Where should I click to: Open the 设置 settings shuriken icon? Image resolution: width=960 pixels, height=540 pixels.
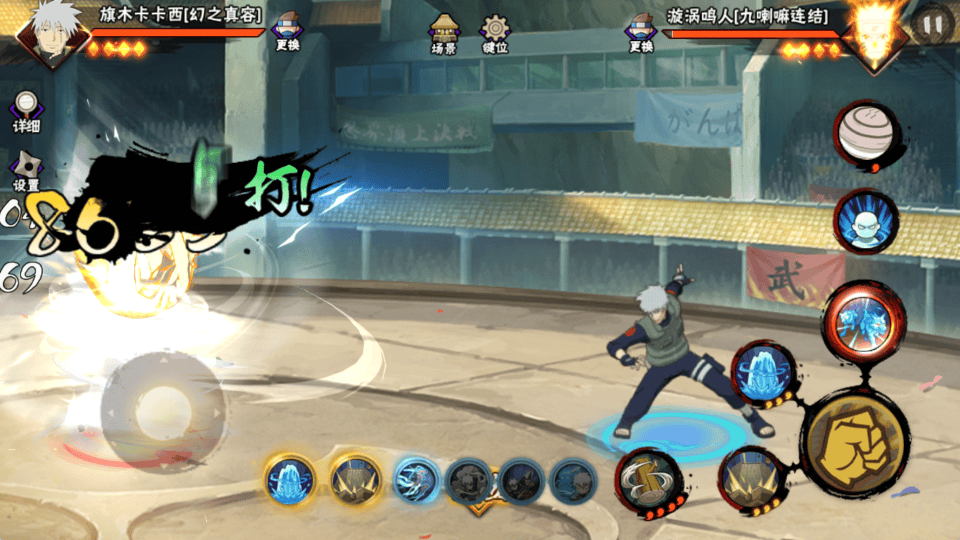click(26, 170)
